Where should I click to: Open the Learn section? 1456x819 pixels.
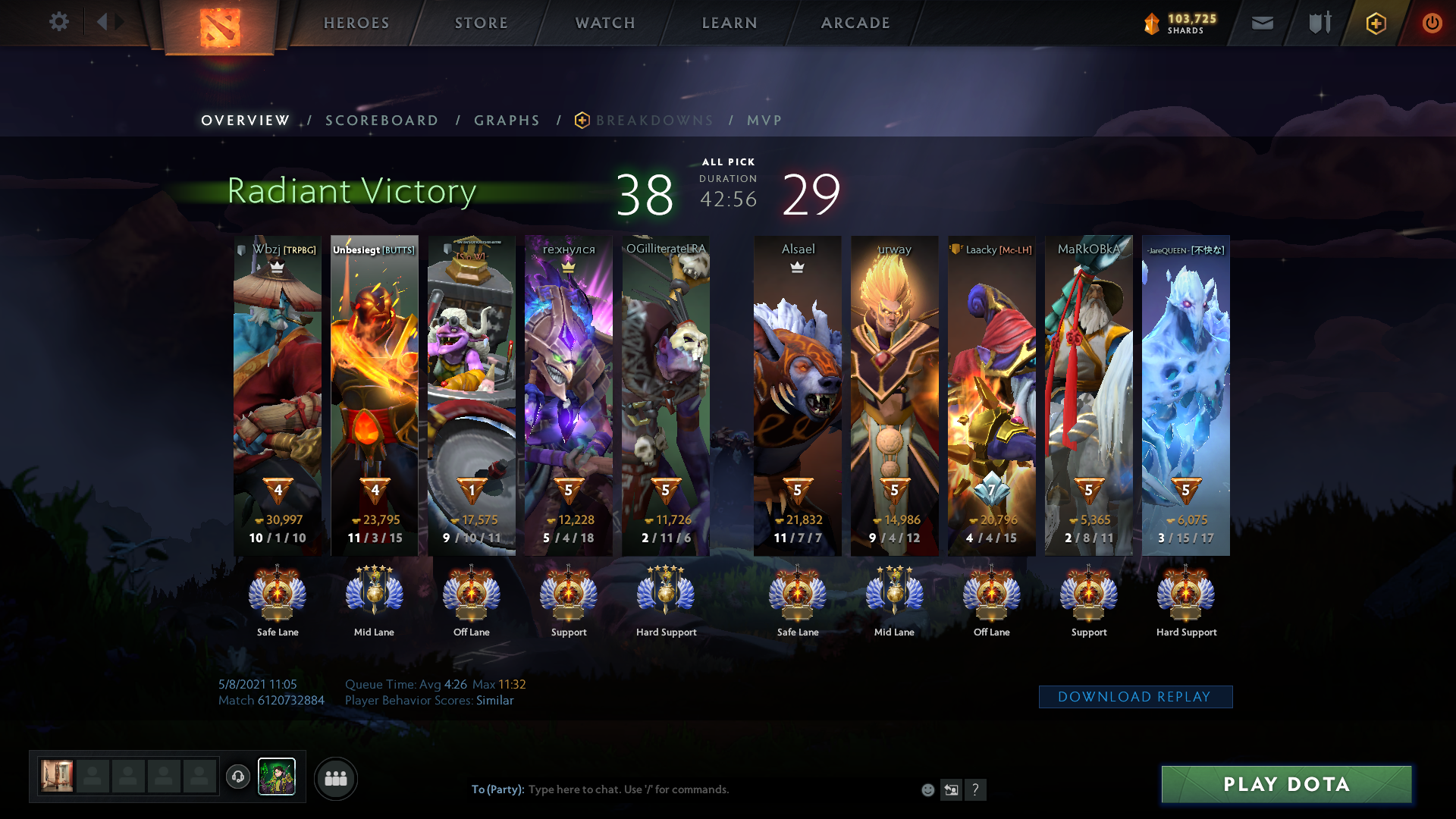[x=730, y=23]
